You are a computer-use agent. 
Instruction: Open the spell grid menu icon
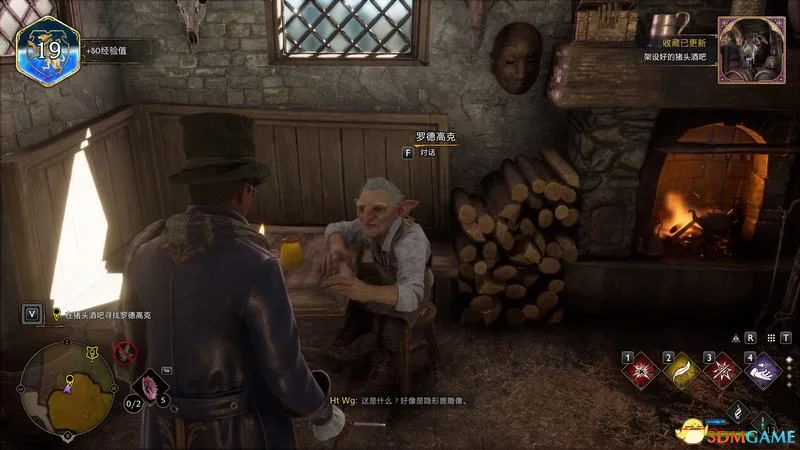point(769,338)
